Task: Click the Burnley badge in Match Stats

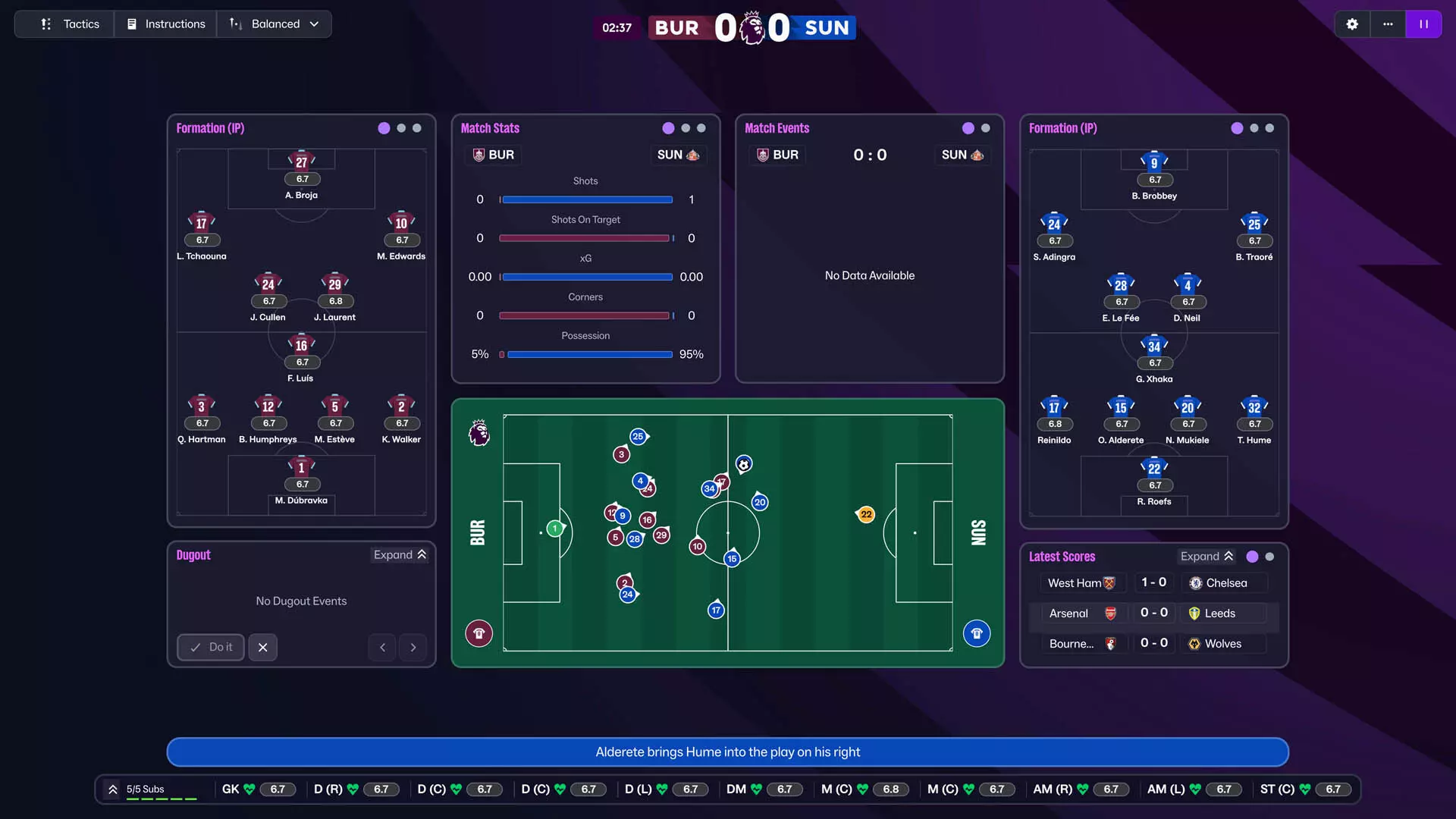Action: [x=479, y=155]
